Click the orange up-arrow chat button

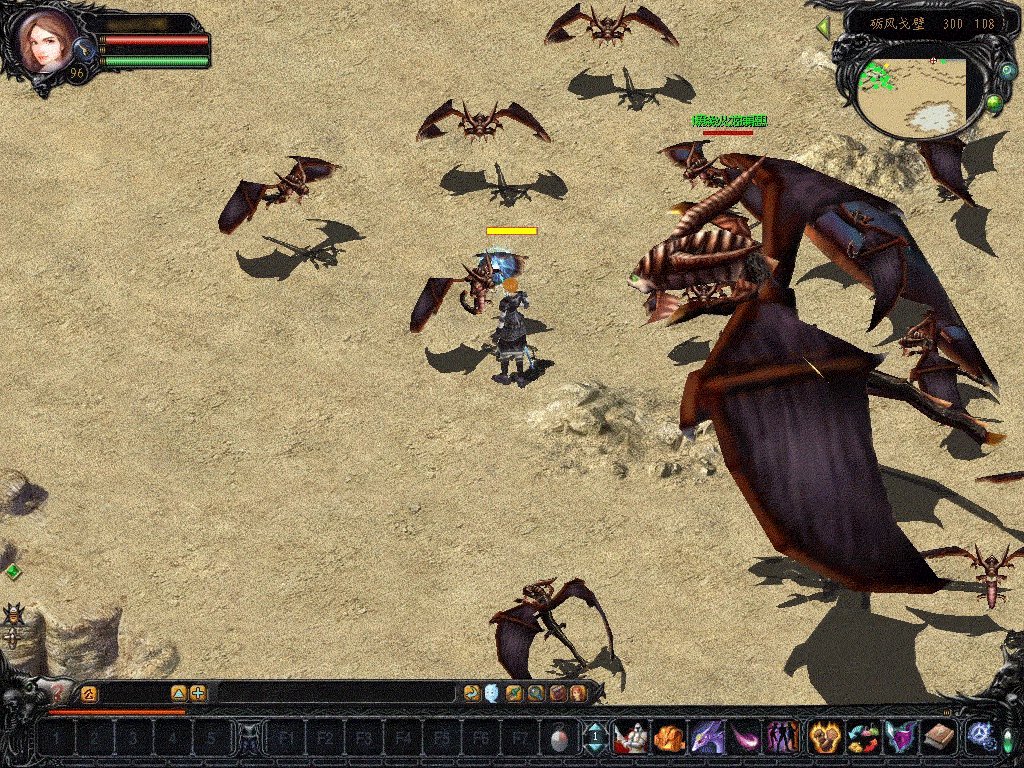tap(179, 692)
